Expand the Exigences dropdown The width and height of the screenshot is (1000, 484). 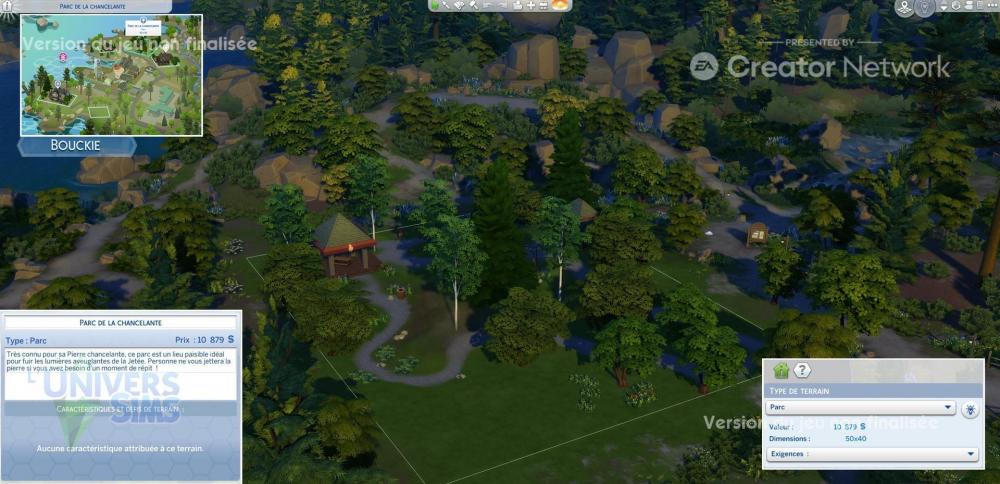click(872, 454)
